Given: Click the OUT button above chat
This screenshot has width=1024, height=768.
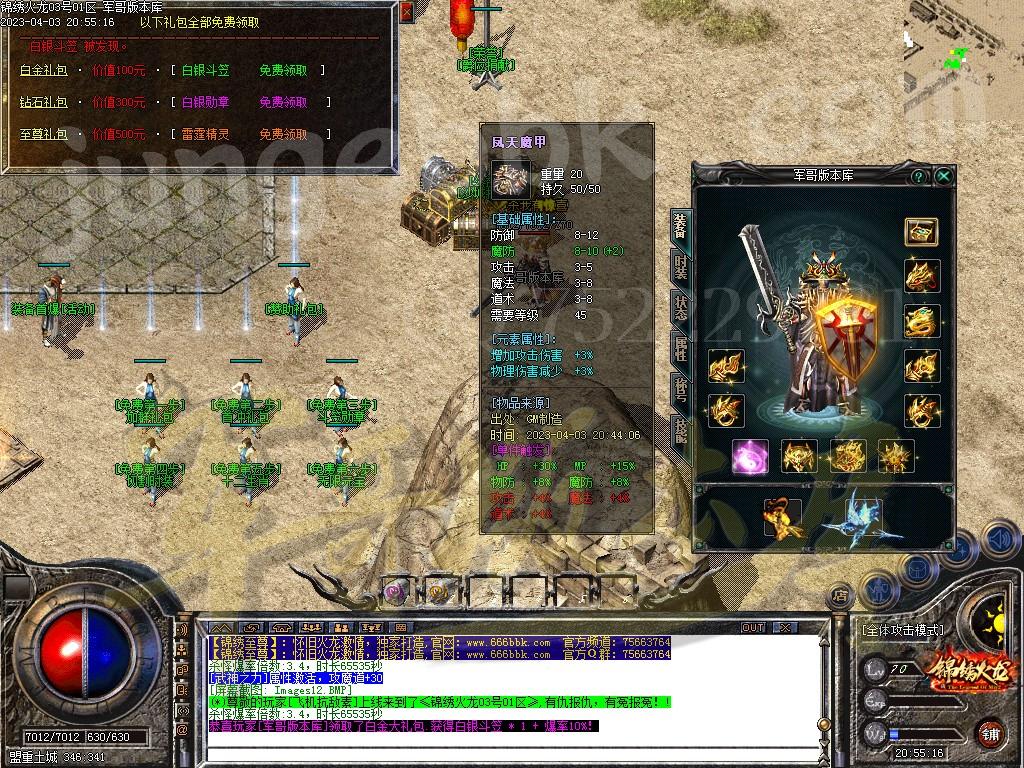Looking at the screenshot, I should [752, 628].
